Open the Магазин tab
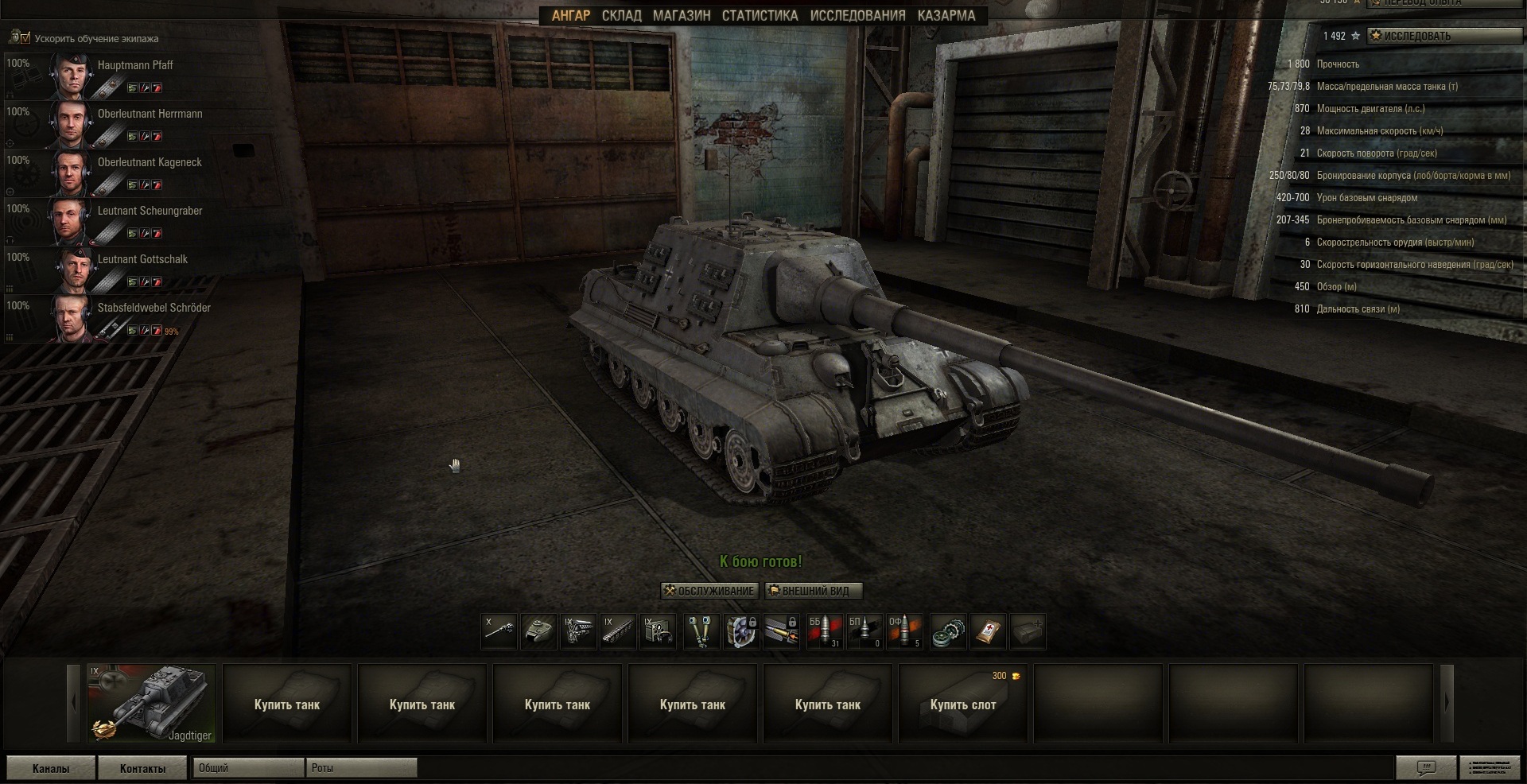The image size is (1527, 784). pos(682,16)
